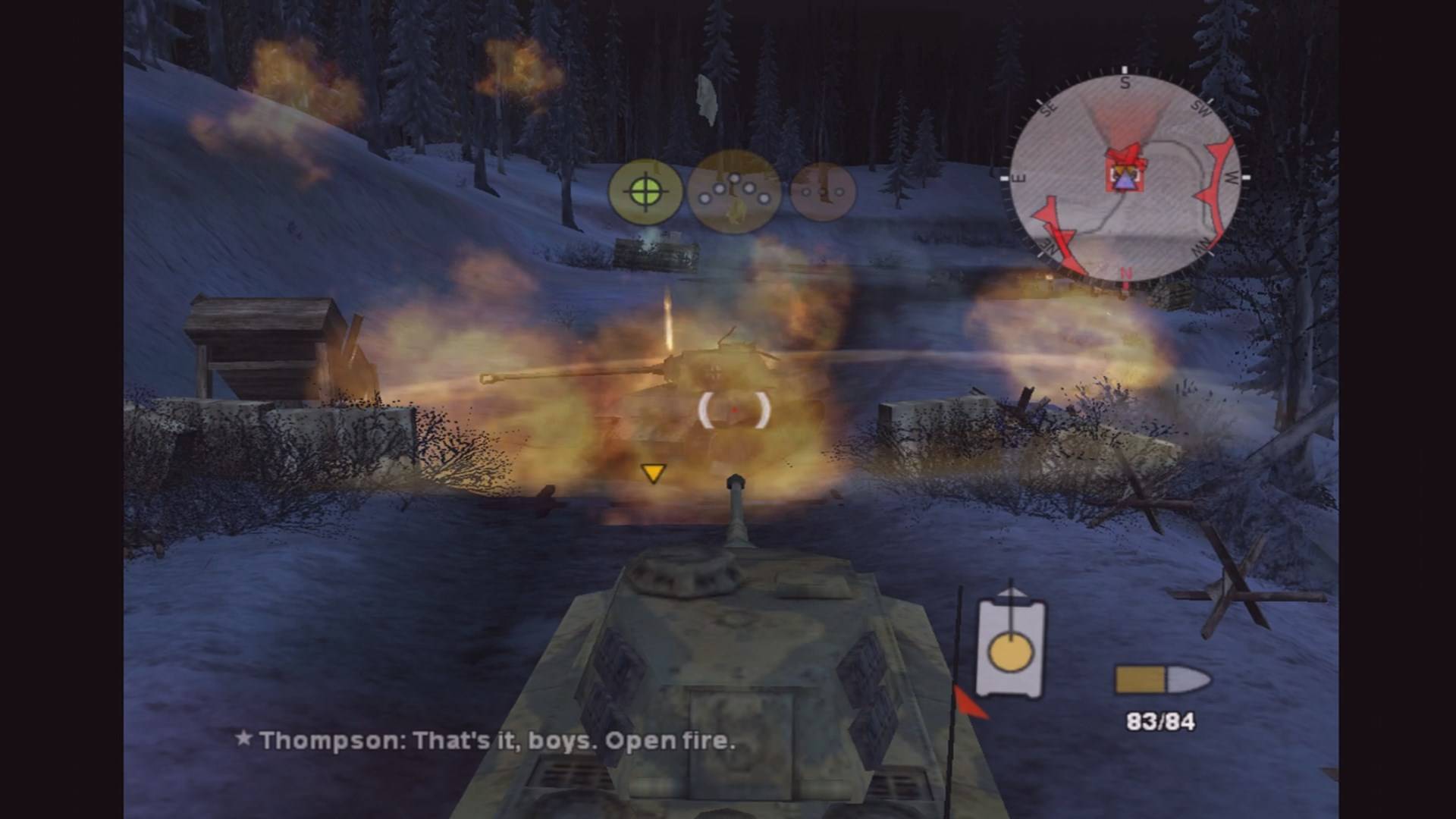
Task: Select the green crosshair command icon
Action: [645, 192]
